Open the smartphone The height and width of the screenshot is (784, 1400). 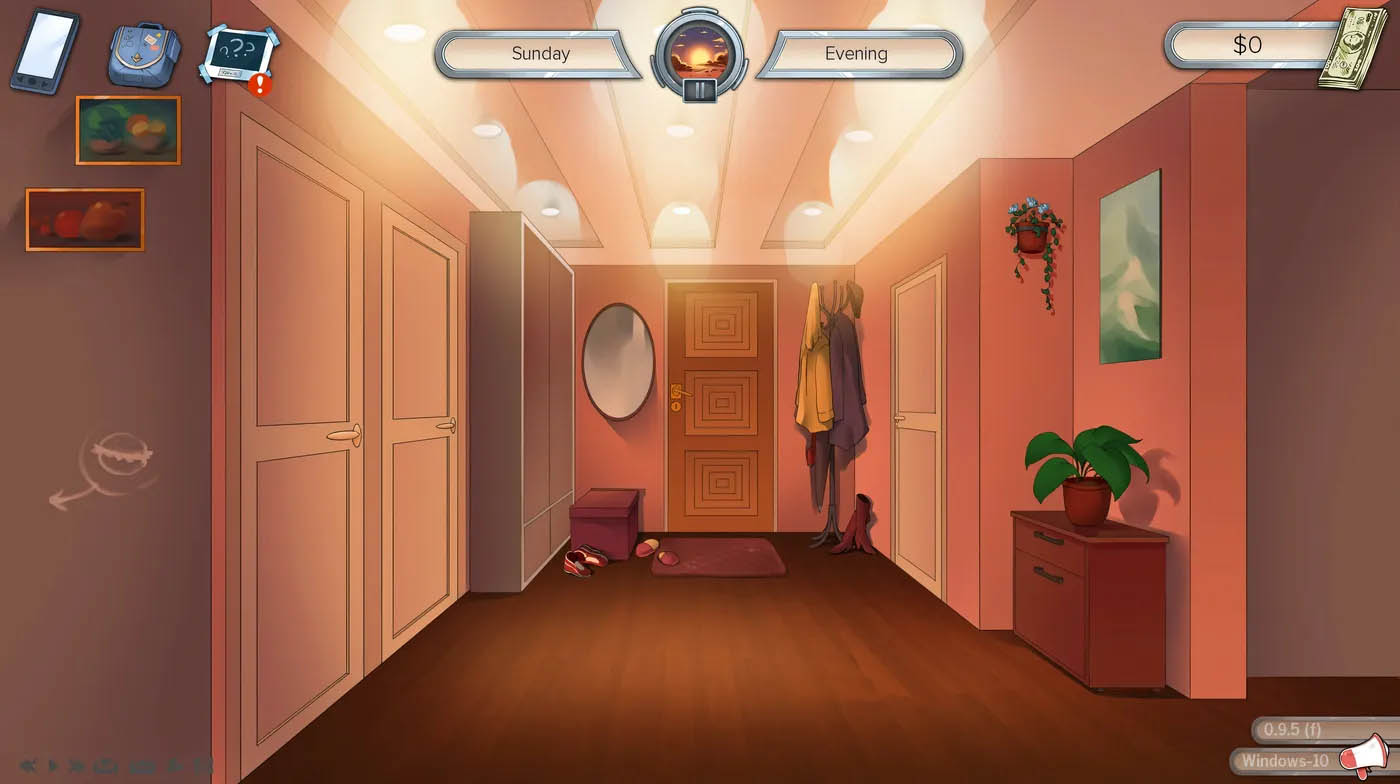coord(45,50)
